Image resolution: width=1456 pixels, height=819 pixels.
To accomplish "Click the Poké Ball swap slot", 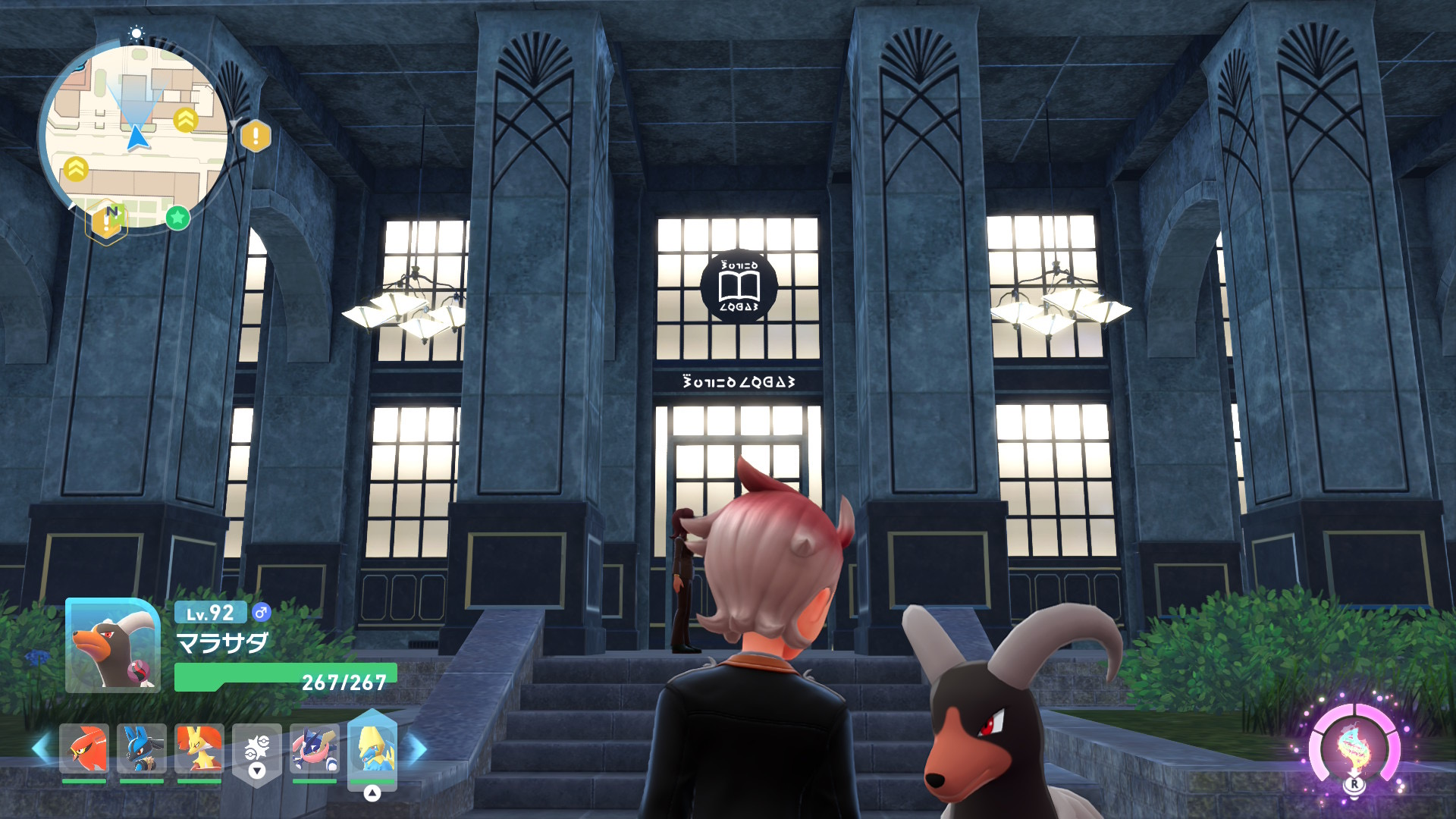I will (x=257, y=752).
